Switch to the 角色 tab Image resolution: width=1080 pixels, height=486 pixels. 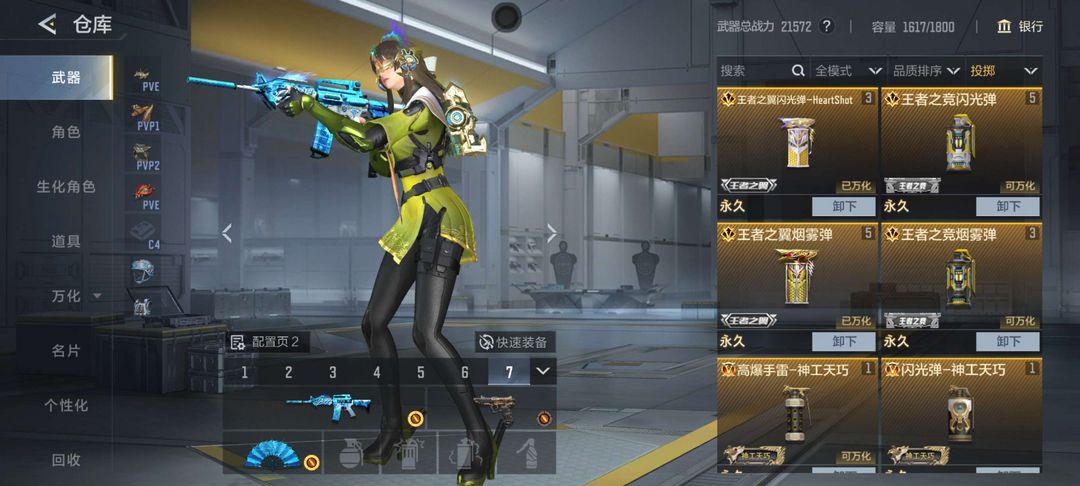coord(66,132)
